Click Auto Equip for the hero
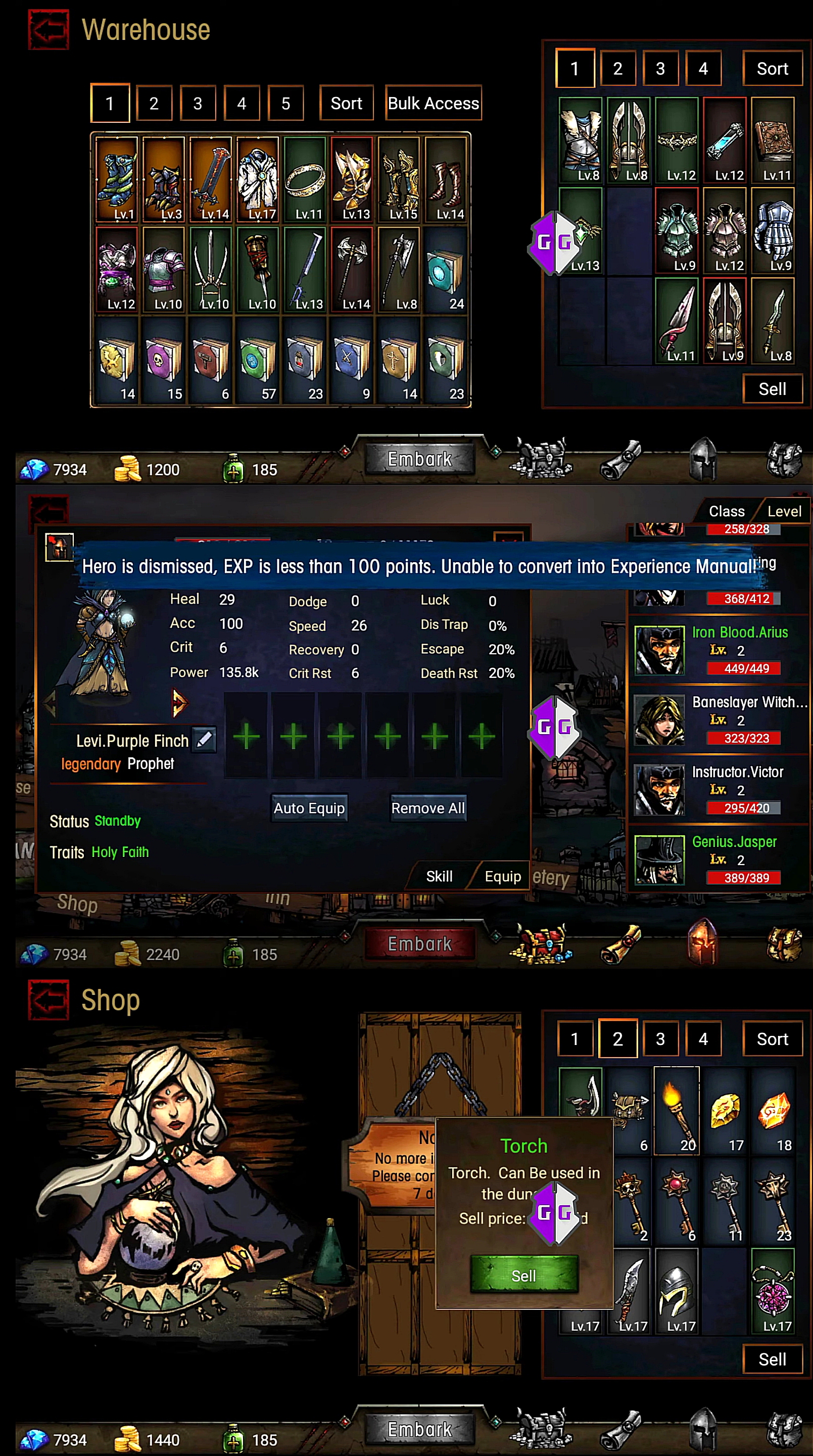The width and height of the screenshot is (813, 1456). pyautogui.click(x=309, y=808)
